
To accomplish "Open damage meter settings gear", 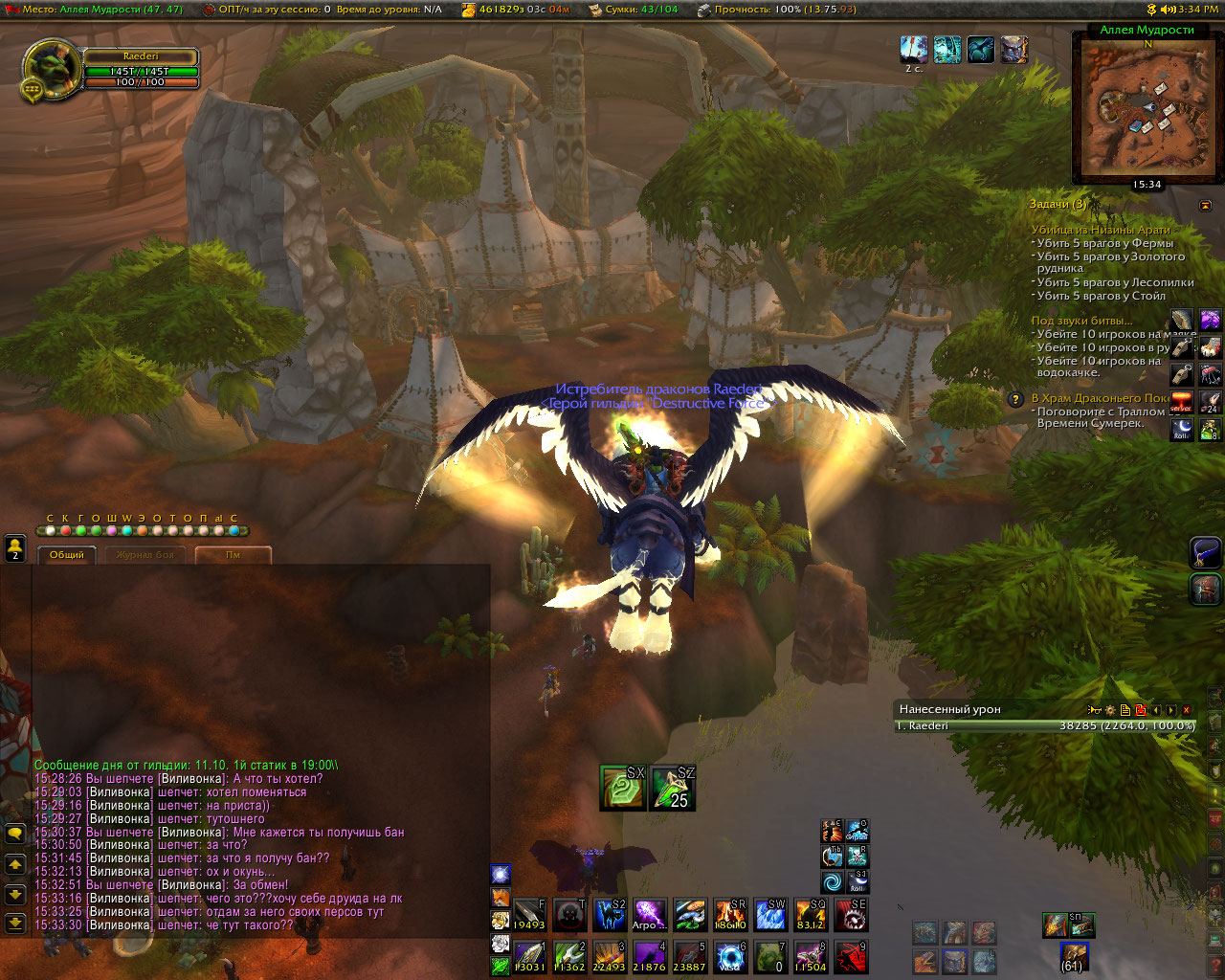I will 1110,710.
